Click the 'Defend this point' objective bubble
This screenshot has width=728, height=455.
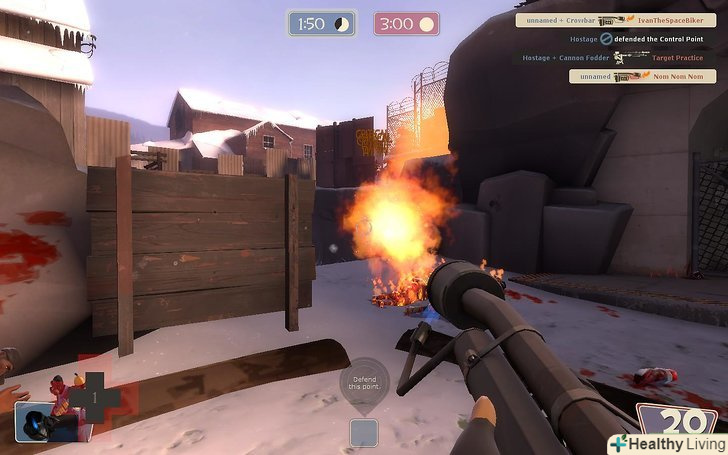coord(363,383)
